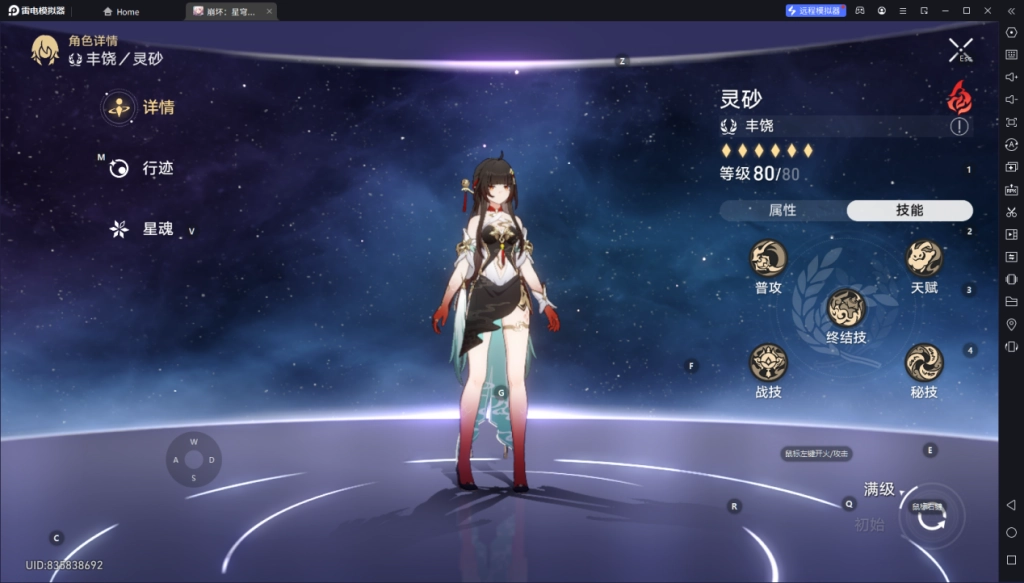Open the 星魂 eidolon menu entry

pos(142,229)
